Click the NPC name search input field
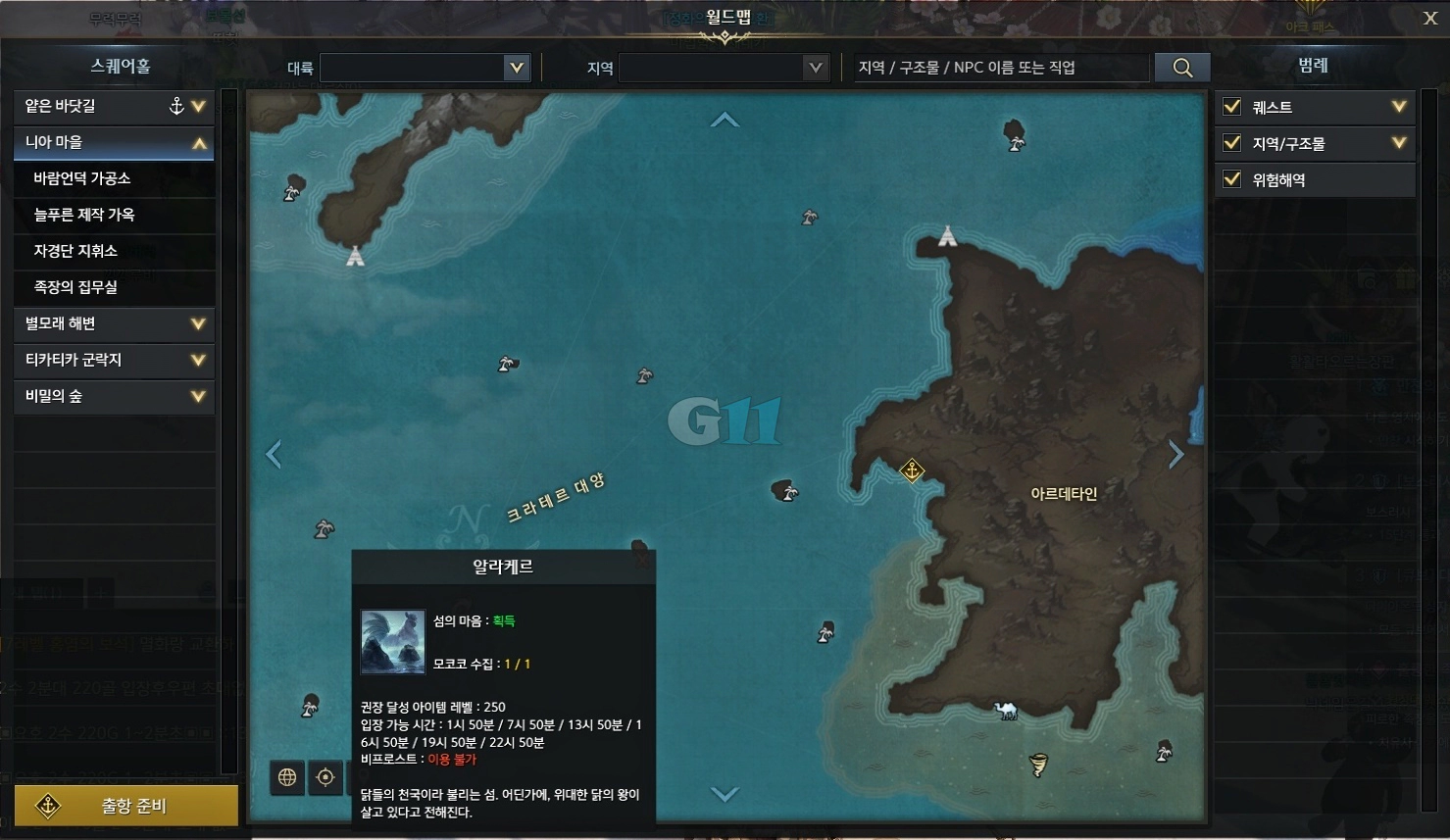The height and width of the screenshot is (840, 1450). 1000,67
